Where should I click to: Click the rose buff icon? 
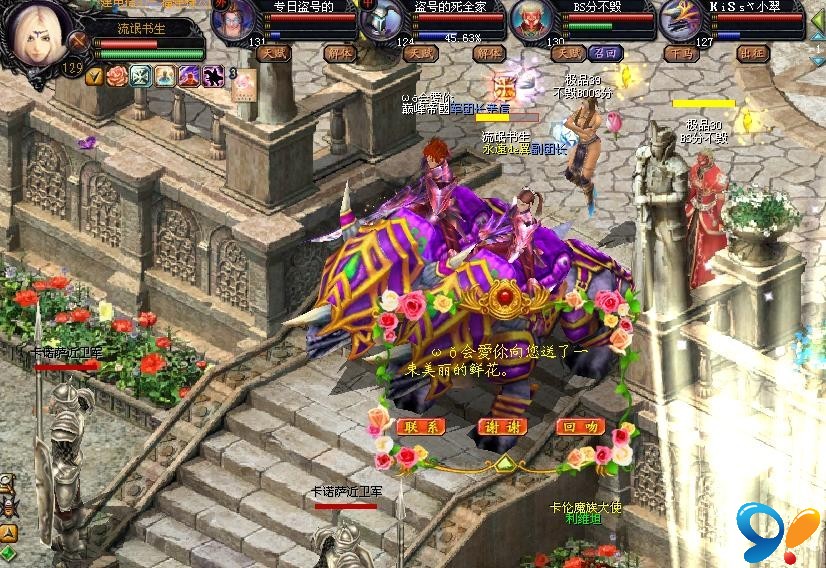click(117, 76)
